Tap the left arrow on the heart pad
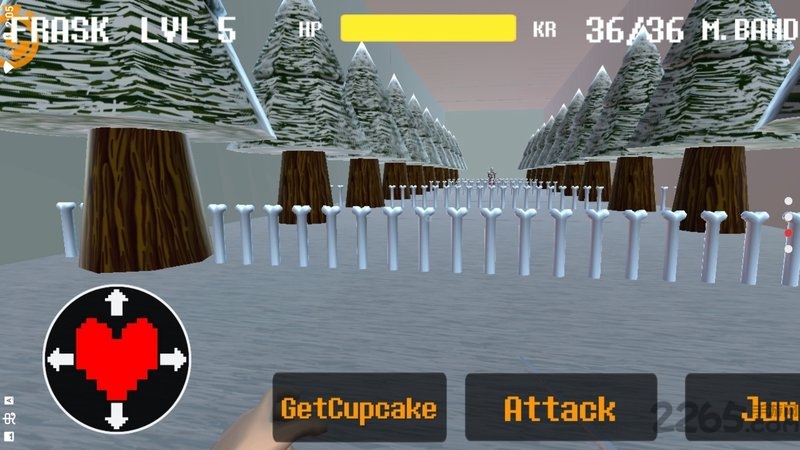Viewport: 800px width, 450px height. 59,358
